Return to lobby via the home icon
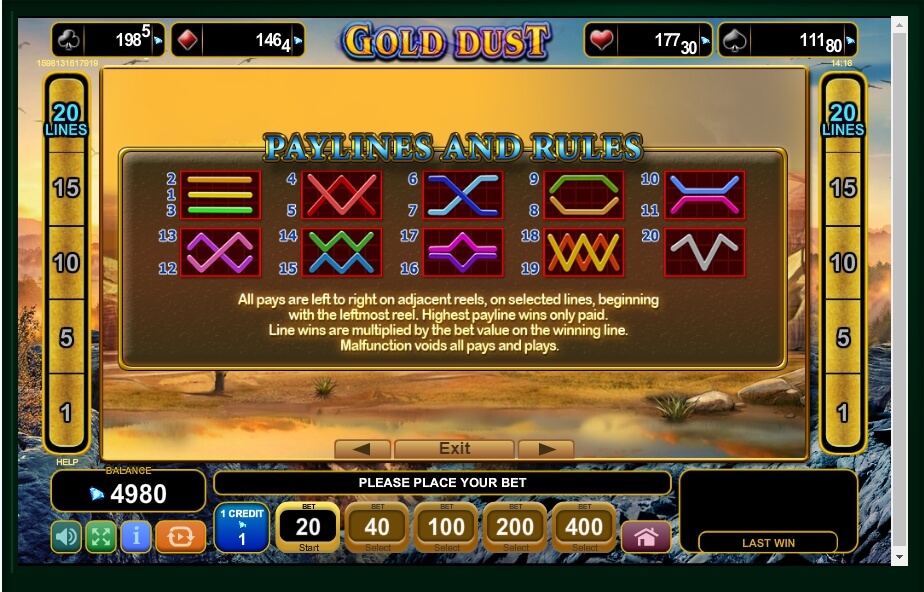924x592 pixels. (x=646, y=537)
